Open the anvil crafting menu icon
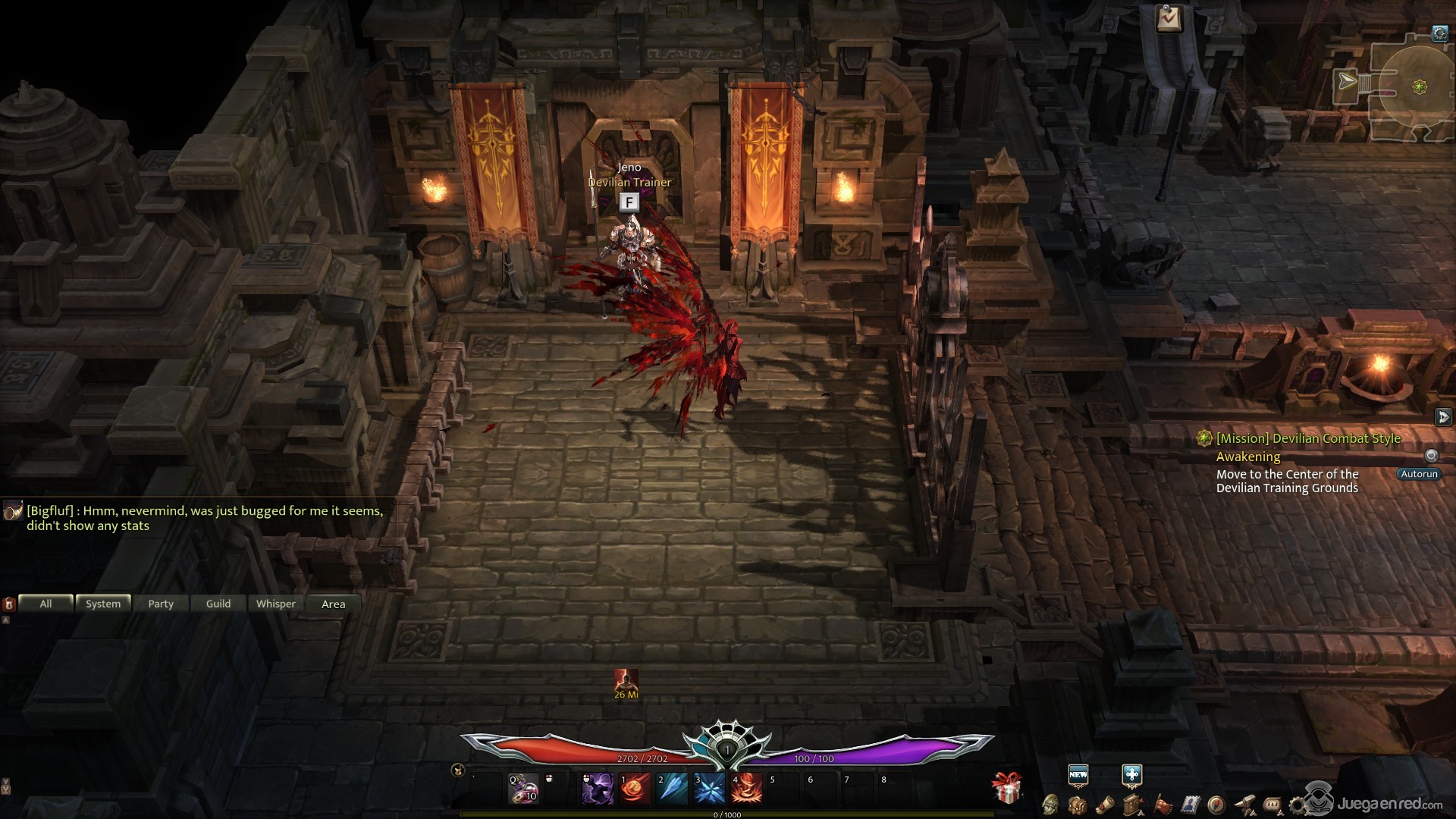 coord(1244,804)
